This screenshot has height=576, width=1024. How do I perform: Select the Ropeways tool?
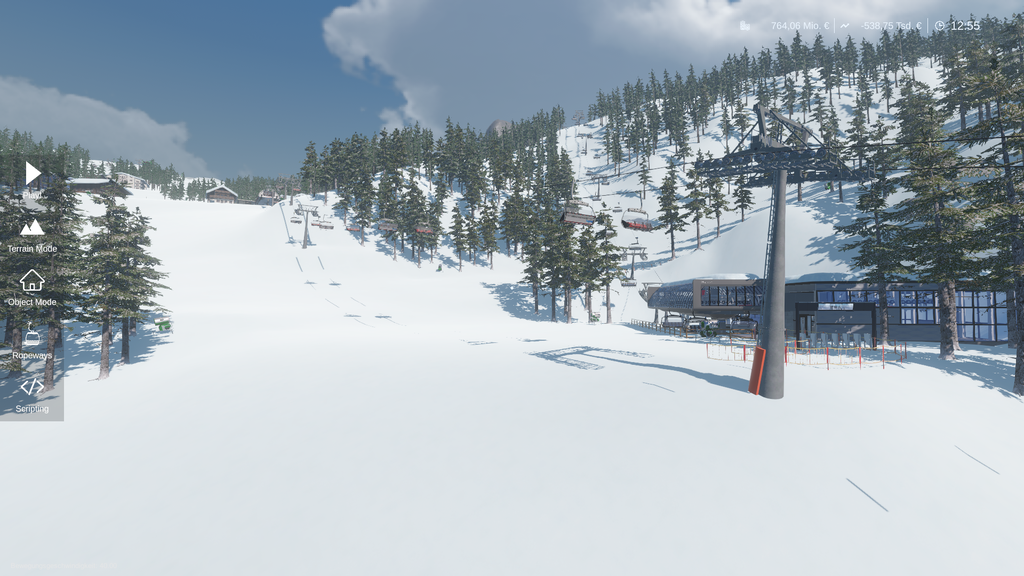click(x=32, y=337)
